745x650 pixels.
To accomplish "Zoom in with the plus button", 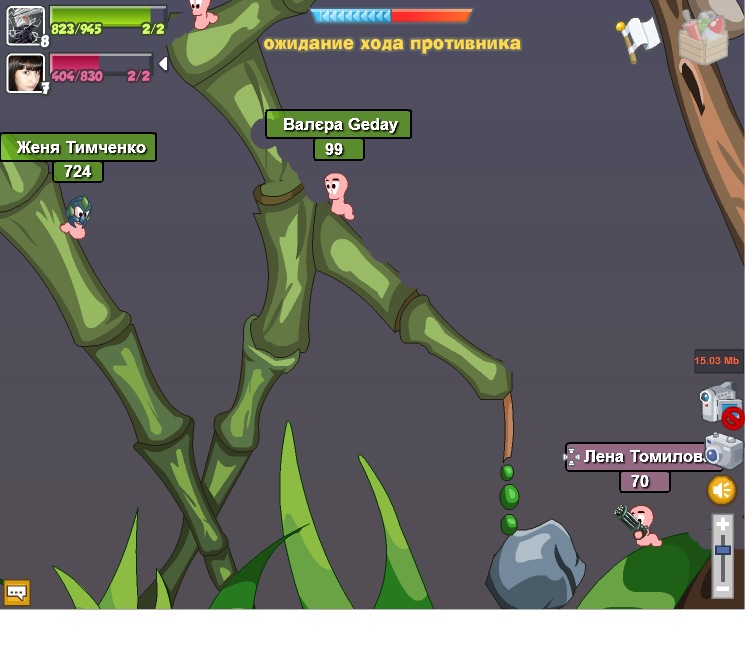I will [x=723, y=524].
